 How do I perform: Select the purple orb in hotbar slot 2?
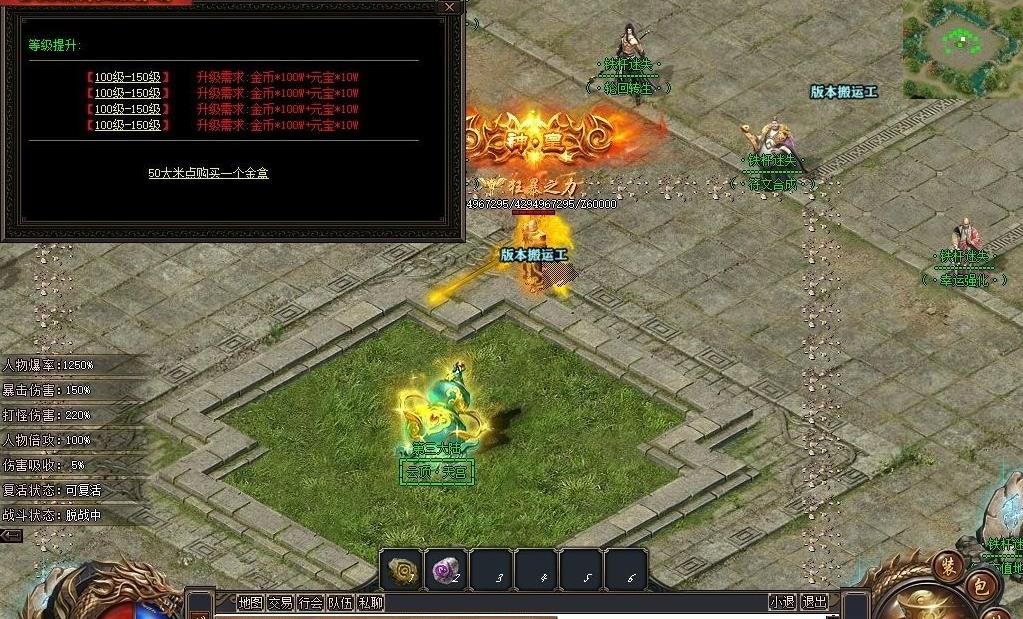coord(445,569)
